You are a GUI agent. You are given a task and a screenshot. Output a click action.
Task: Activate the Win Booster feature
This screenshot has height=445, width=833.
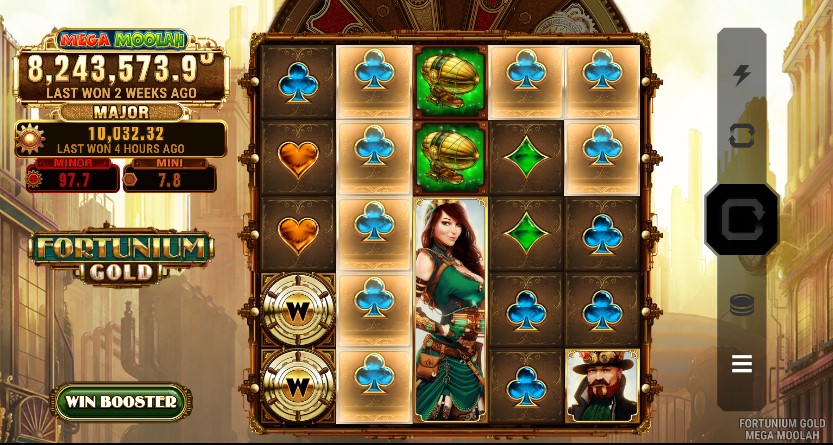click(x=122, y=402)
